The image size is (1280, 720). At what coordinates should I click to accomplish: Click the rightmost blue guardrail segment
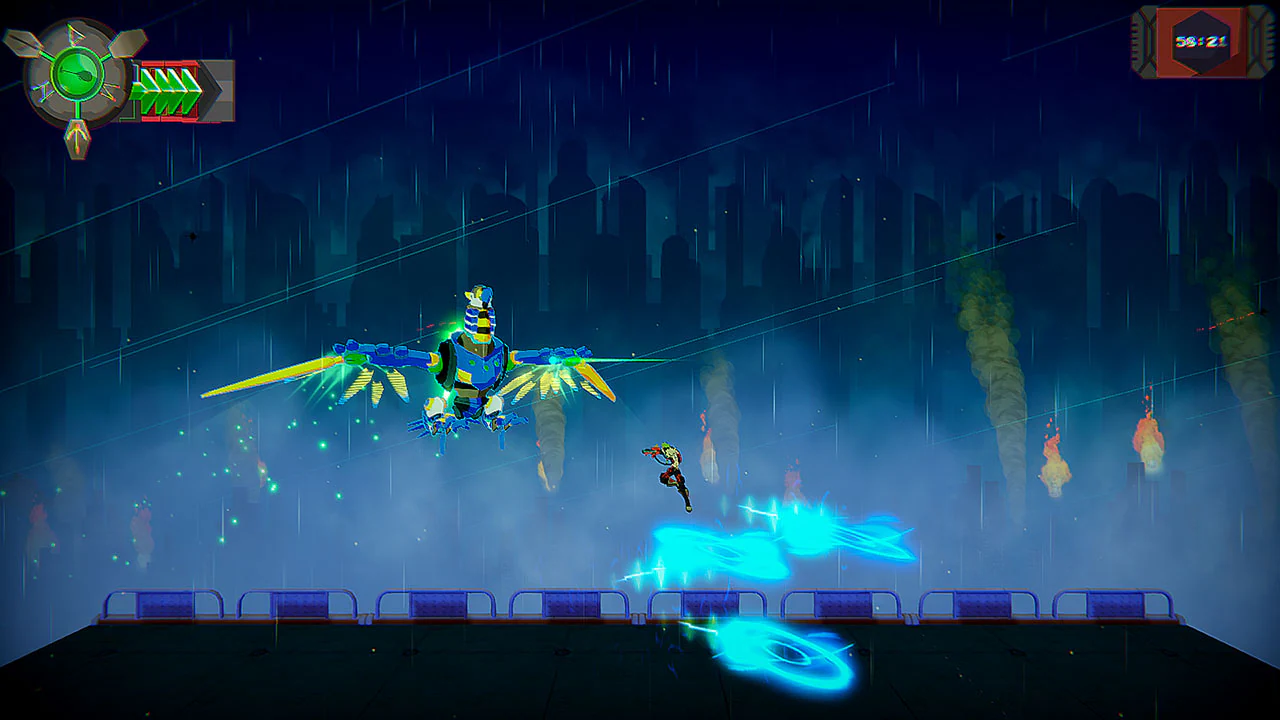(x=1115, y=605)
